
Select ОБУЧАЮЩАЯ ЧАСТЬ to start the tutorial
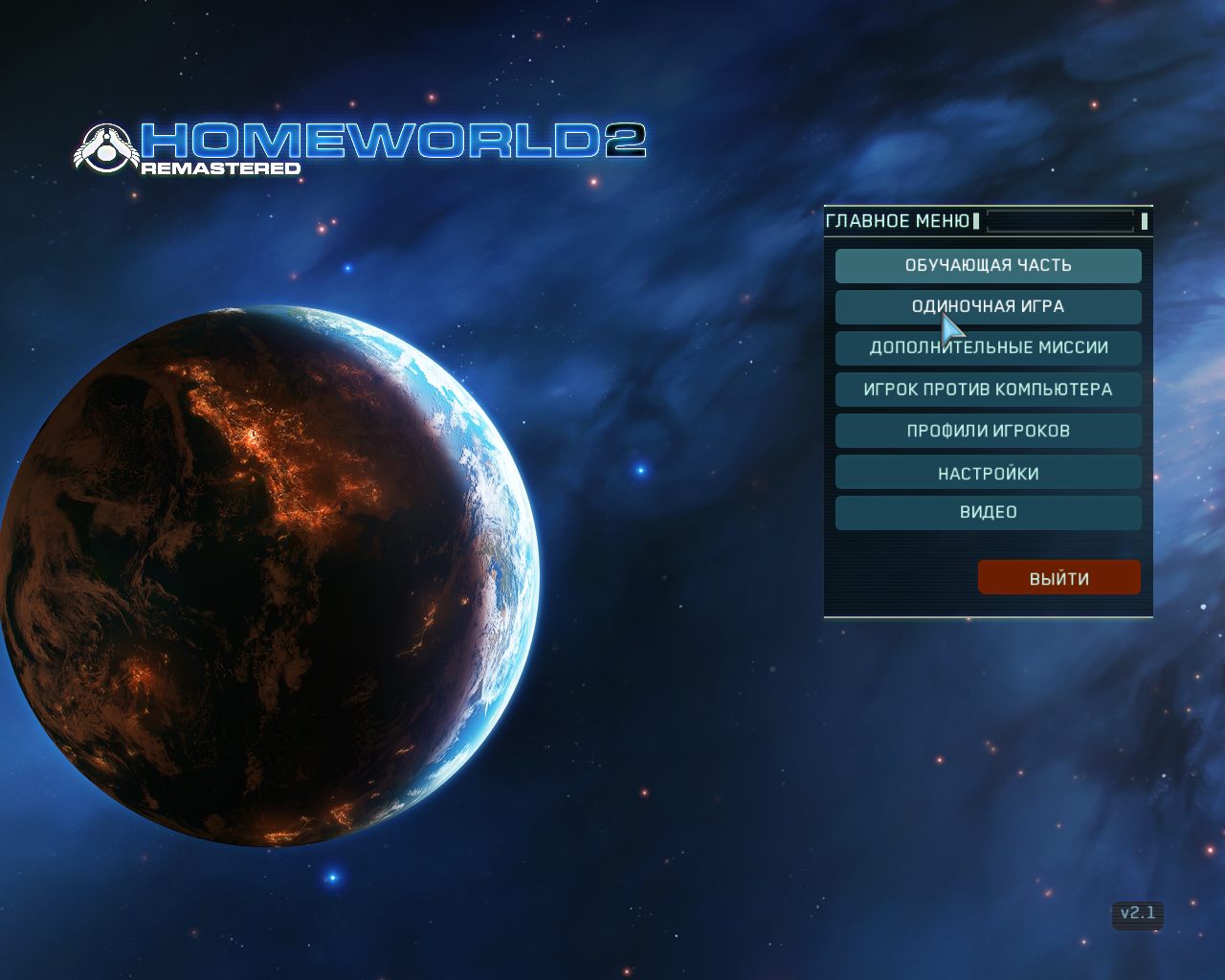988,266
